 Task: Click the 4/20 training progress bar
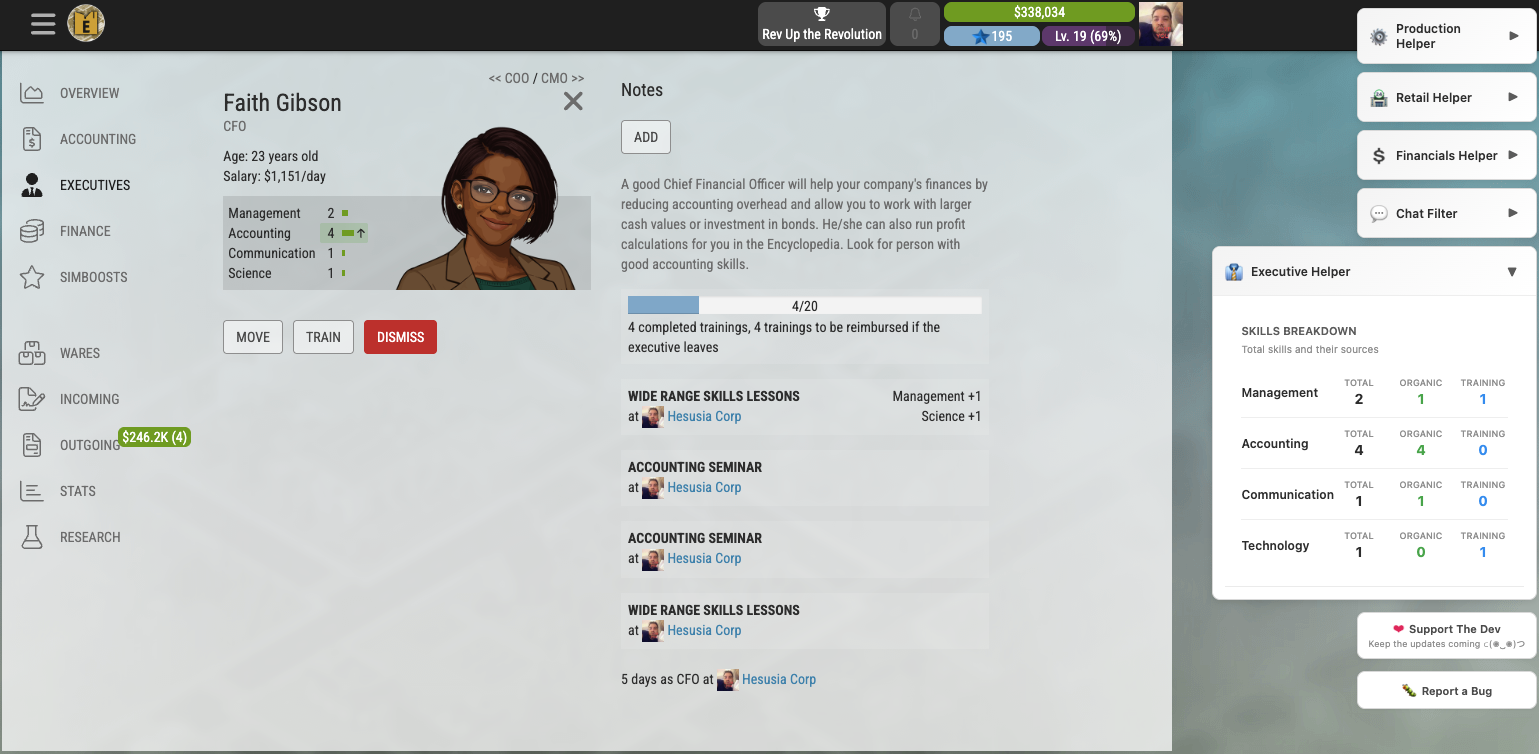803,304
